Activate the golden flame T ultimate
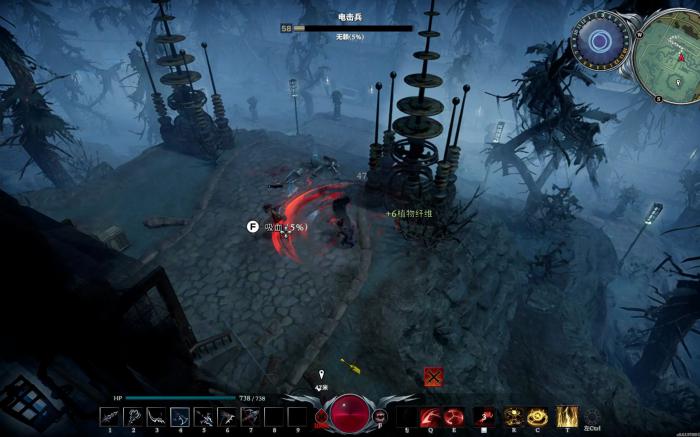Image resolution: width=700 pixels, height=437 pixels. [x=567, y=416]
